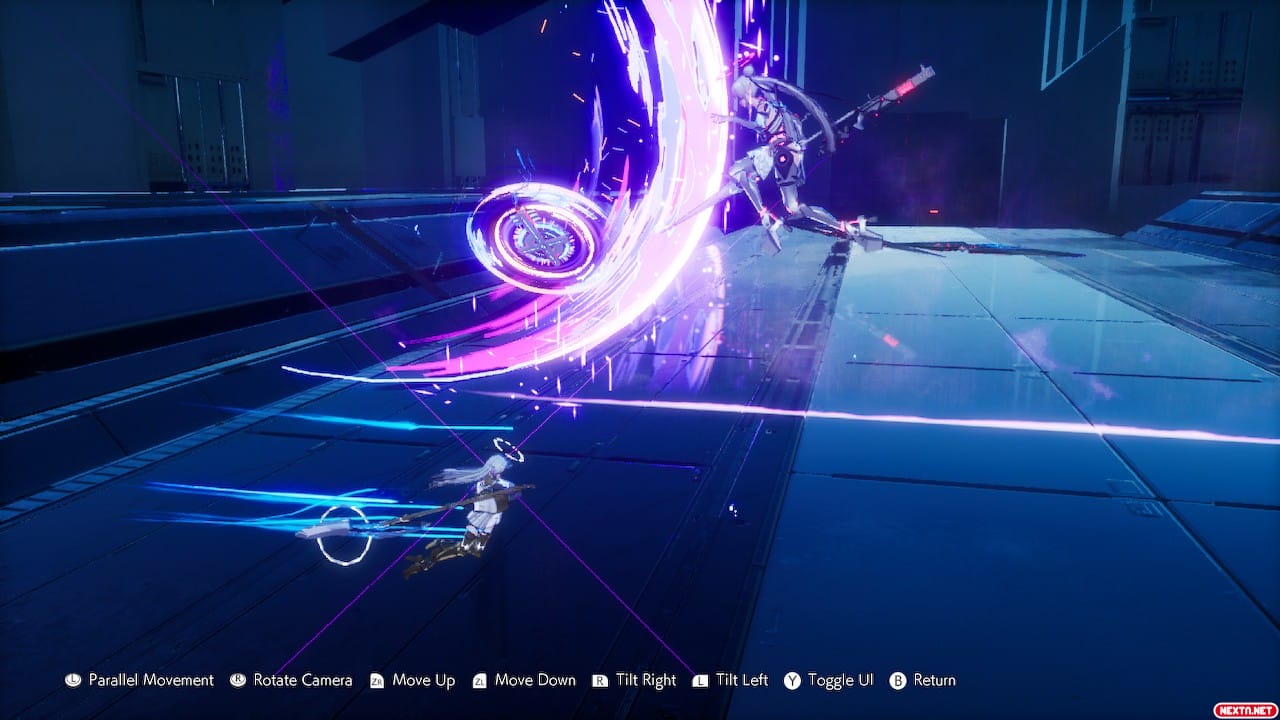Click the Toggle UI text label
1280x720 pixels.
pyautogui.click(x=843, y=680)
